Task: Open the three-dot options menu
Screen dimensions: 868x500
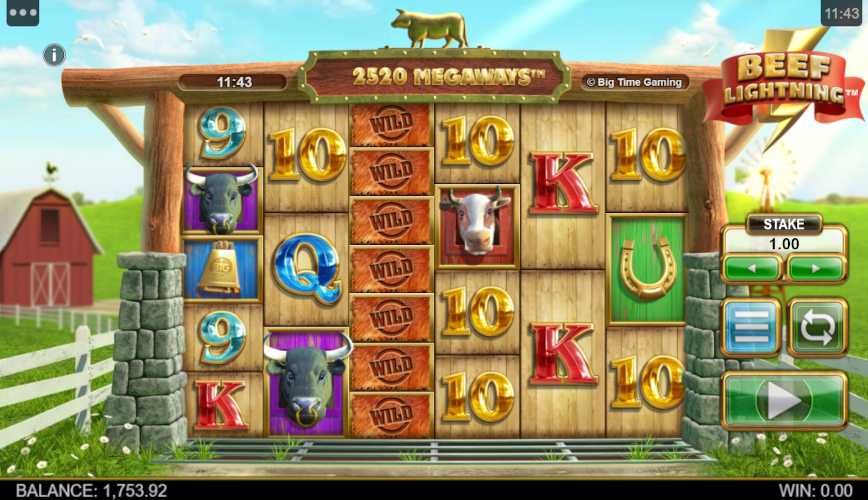Action: click(22, 13)
